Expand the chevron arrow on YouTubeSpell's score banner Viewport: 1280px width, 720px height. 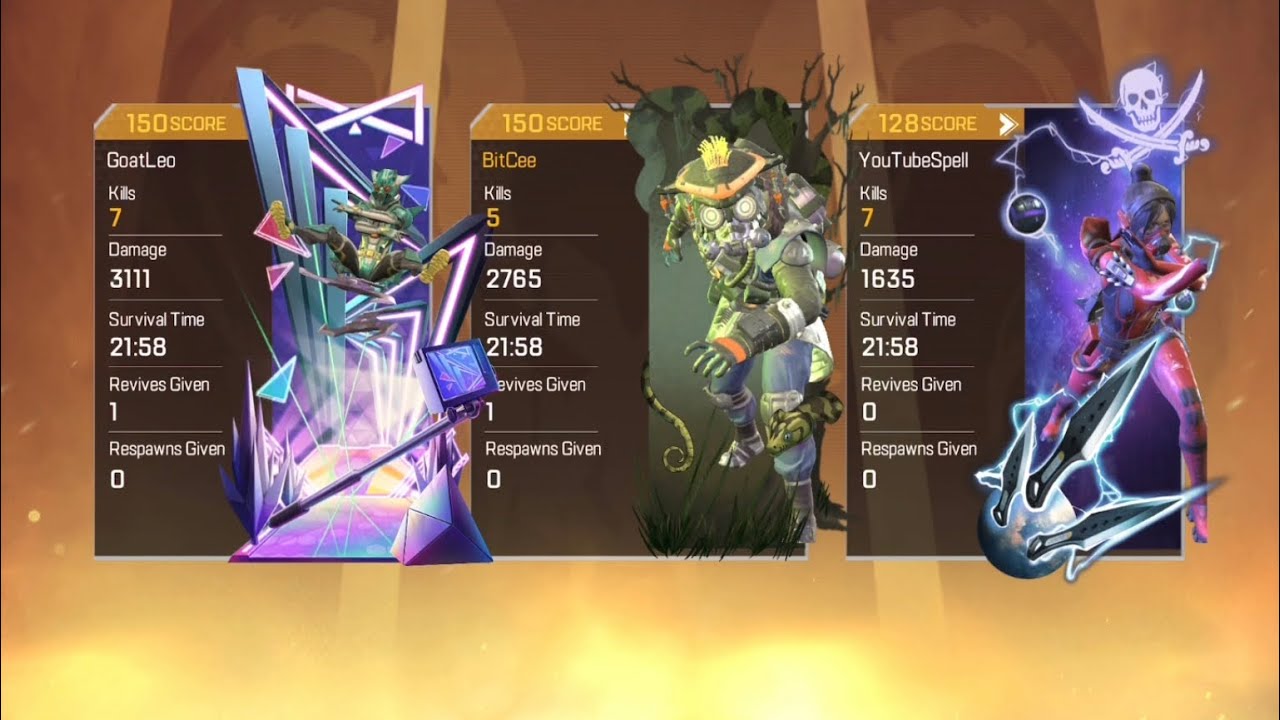1008,123
